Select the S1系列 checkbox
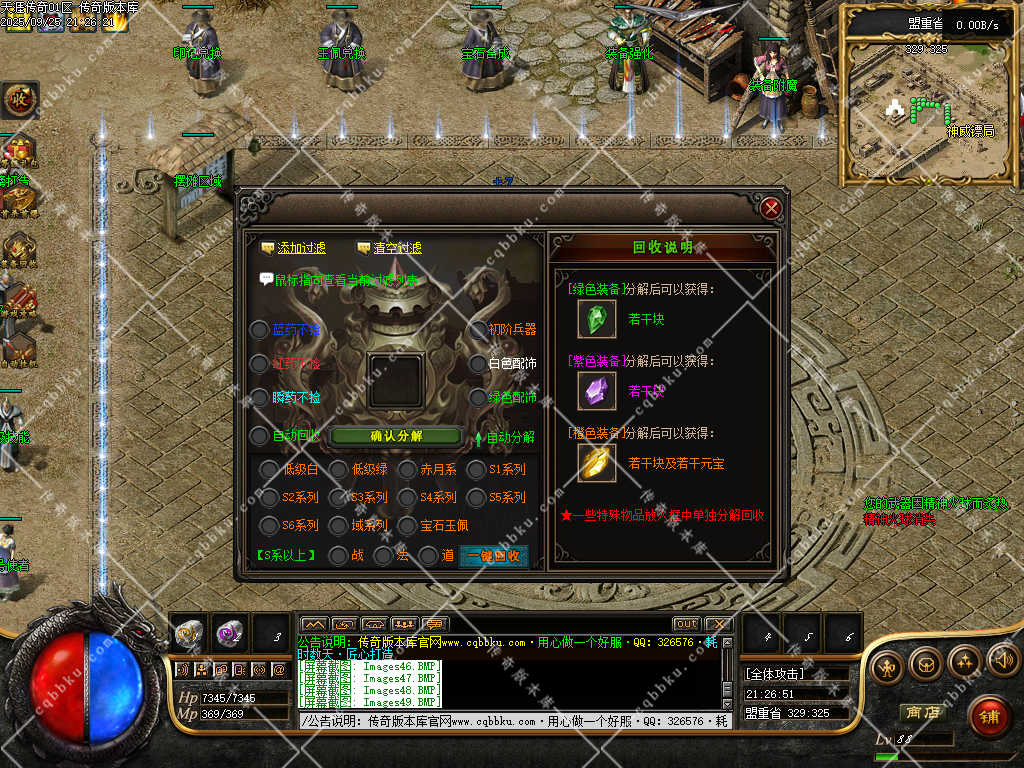 pyautogui.click(x=475, y=469)
